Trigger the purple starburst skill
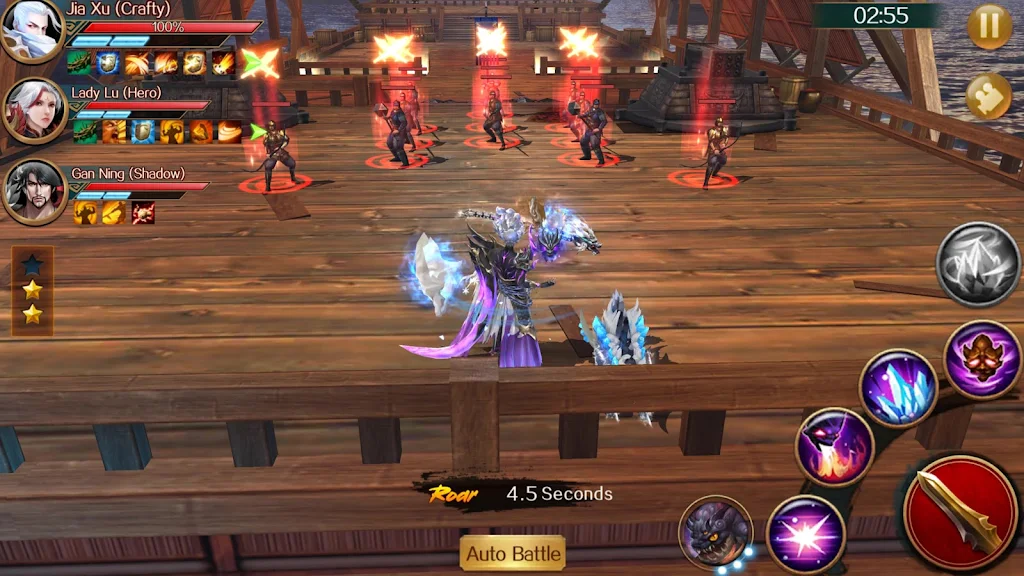This screenshot has width=1024, height=576. pos(805,533)
